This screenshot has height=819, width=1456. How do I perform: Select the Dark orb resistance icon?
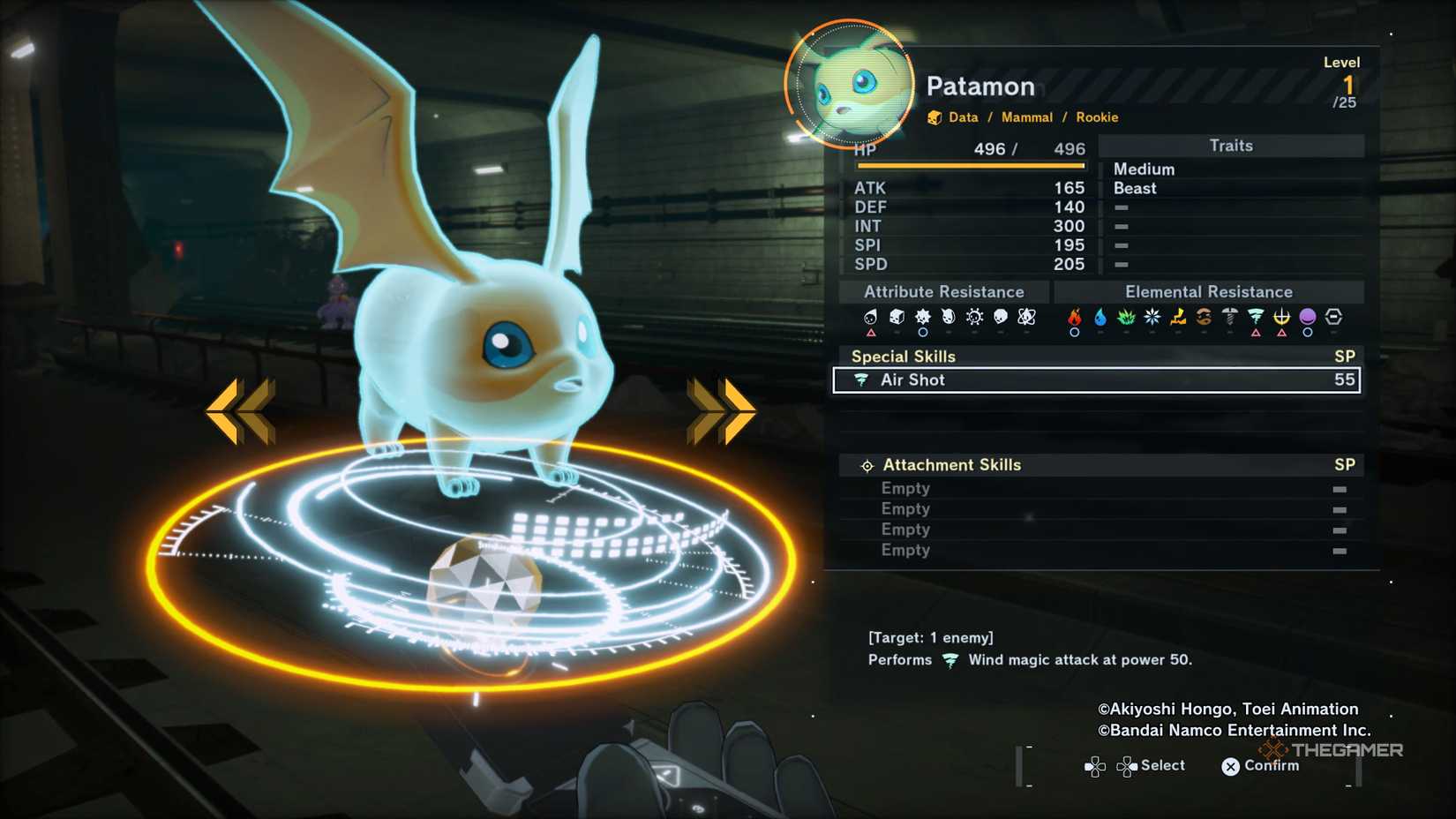click(1307, 316)
